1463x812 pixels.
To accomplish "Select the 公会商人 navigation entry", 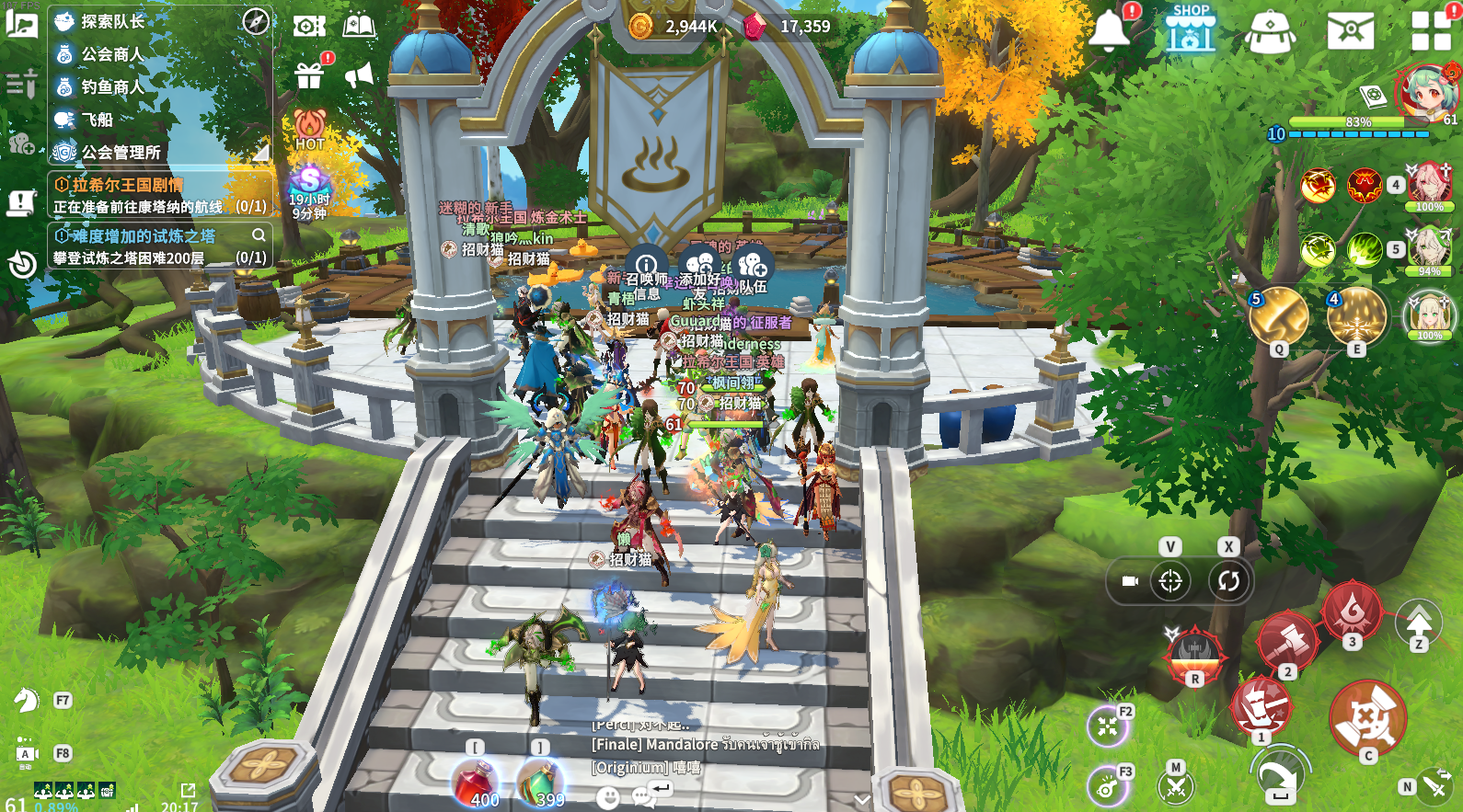I will pyautogui.click(x=112, y=54).
